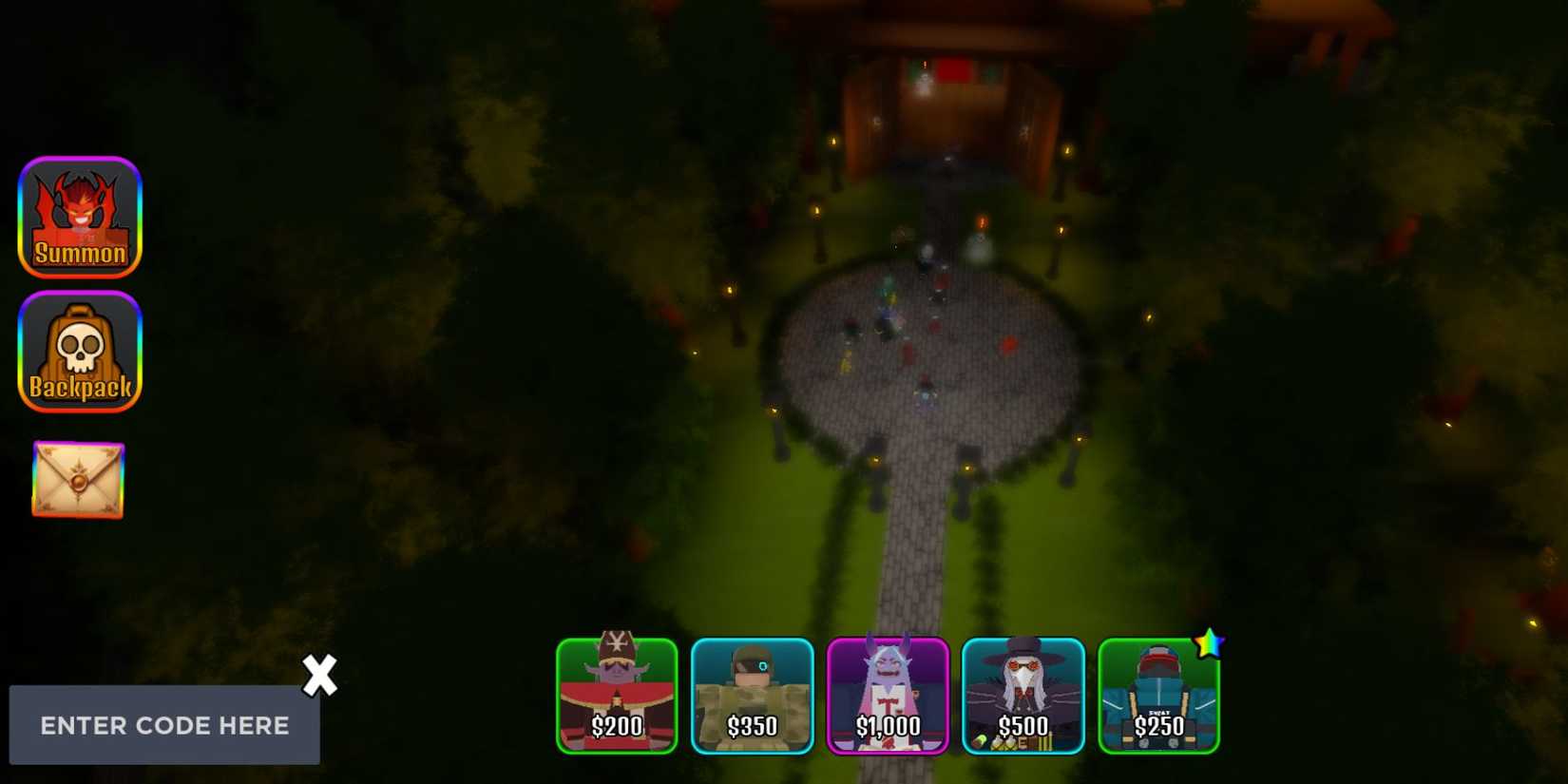Open the mail envelope icon
This screenshot has height=784, width=1568.
77,479
